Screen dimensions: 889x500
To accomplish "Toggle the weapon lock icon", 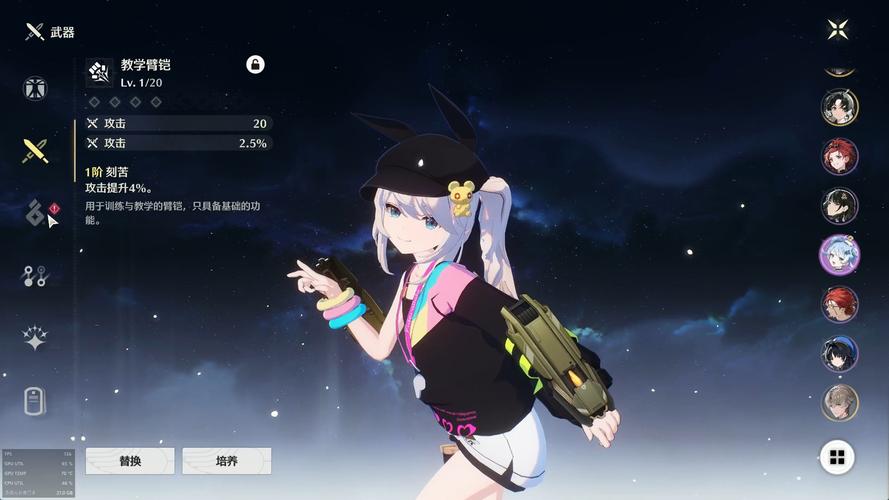I will tap(255, 65).
